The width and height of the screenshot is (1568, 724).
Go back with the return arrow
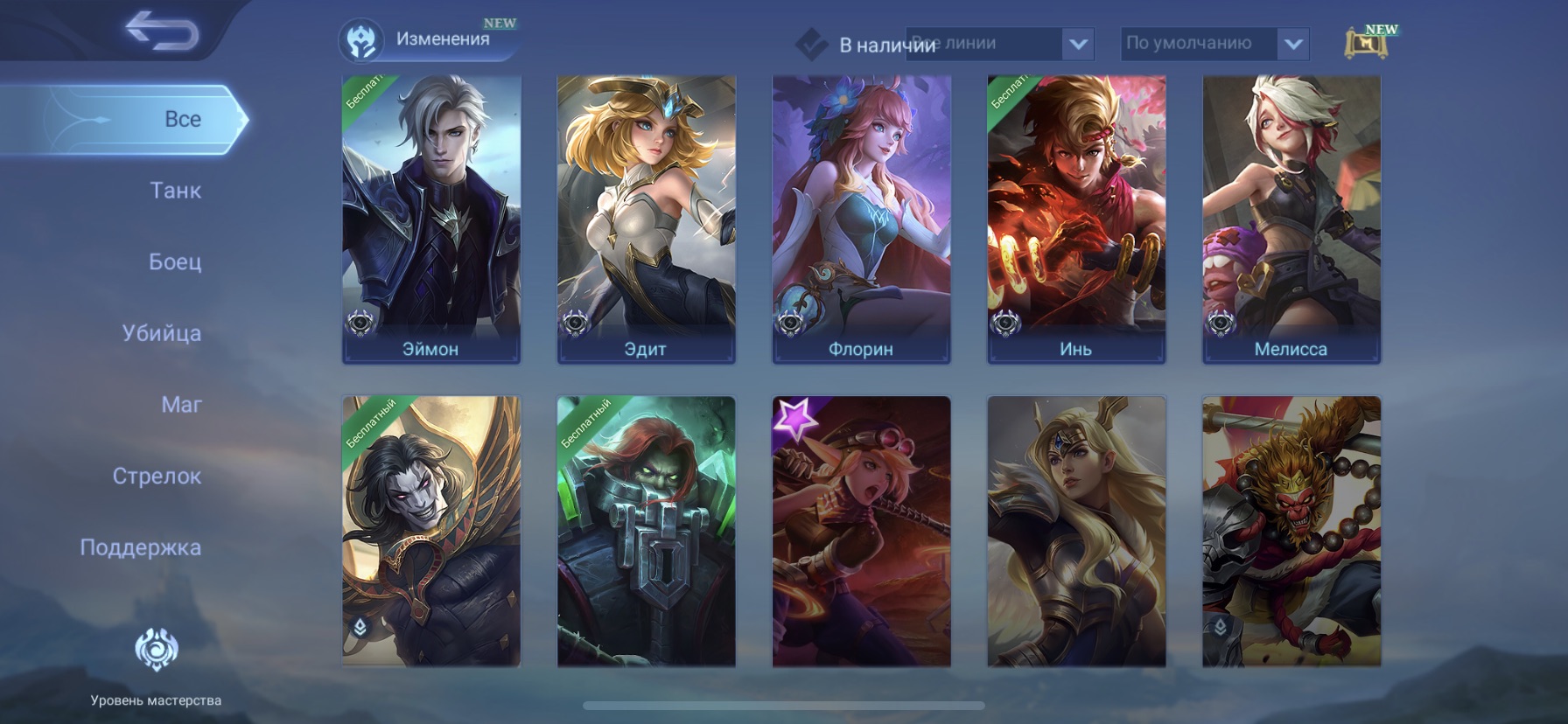coord(162,31)
